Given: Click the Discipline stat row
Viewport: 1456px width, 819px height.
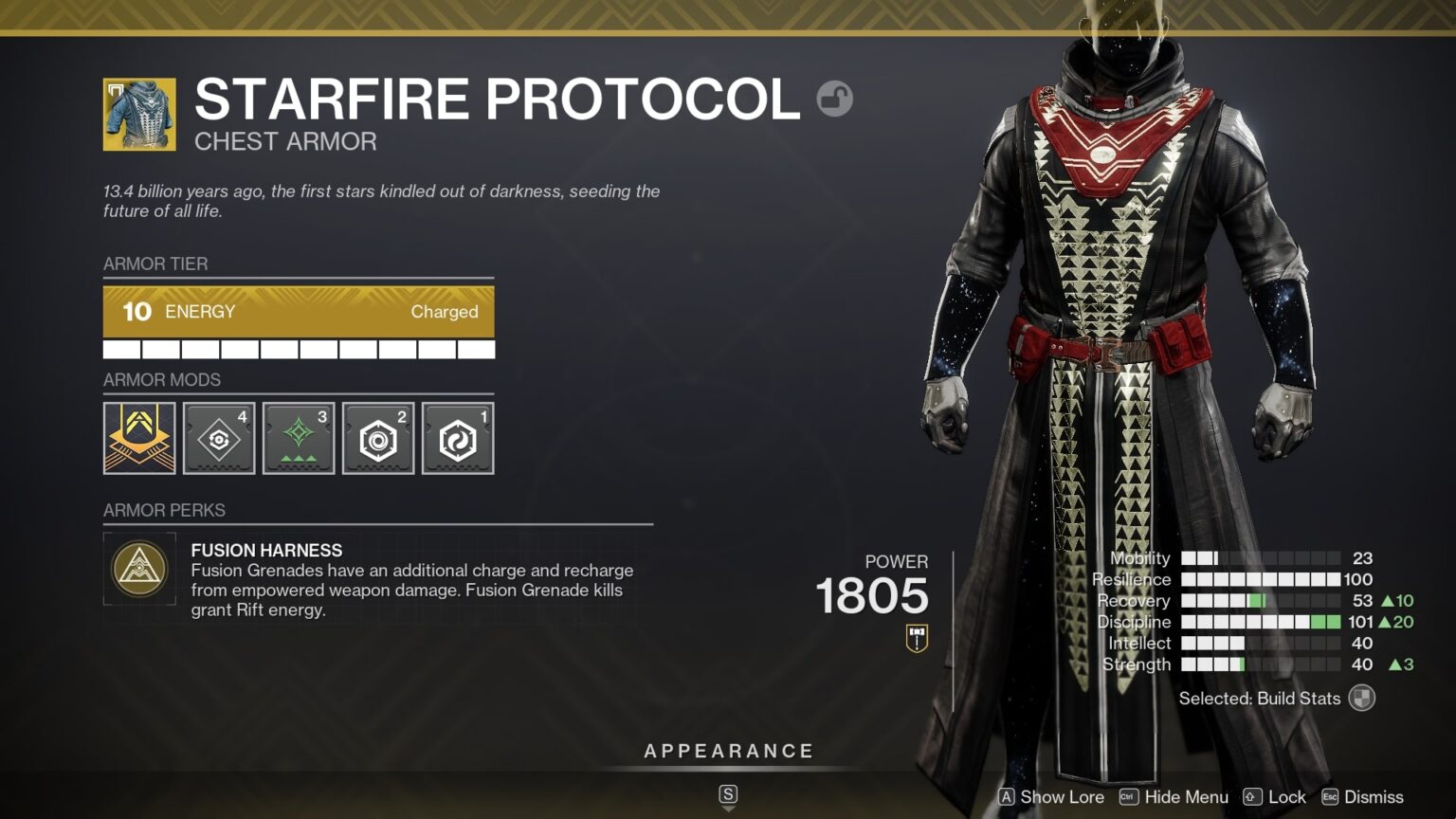Looking at the screenshot, I should (x=1261, y=622).
